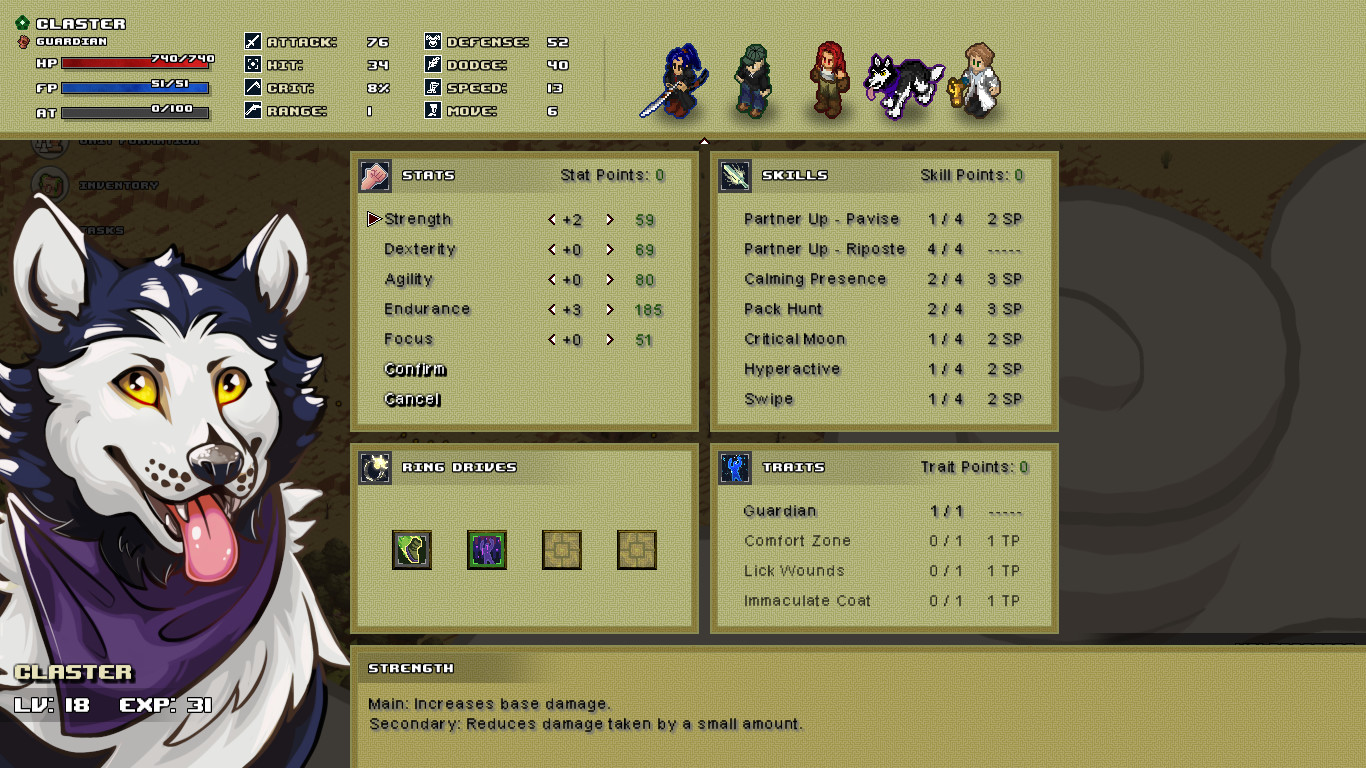This screenshot has width=1366, height=768.
Task: Increase Strength with the right arrow
Action: (x=608, y=219)
